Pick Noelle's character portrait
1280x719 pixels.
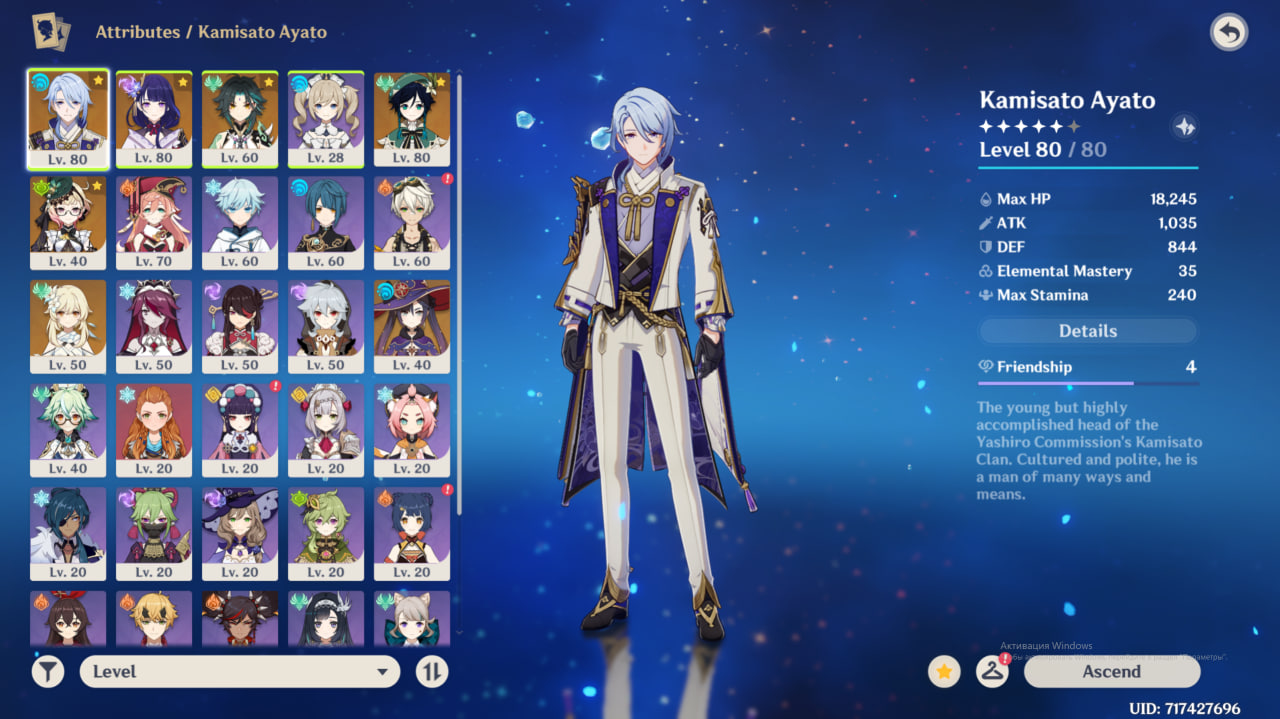[x=326, y=429]
